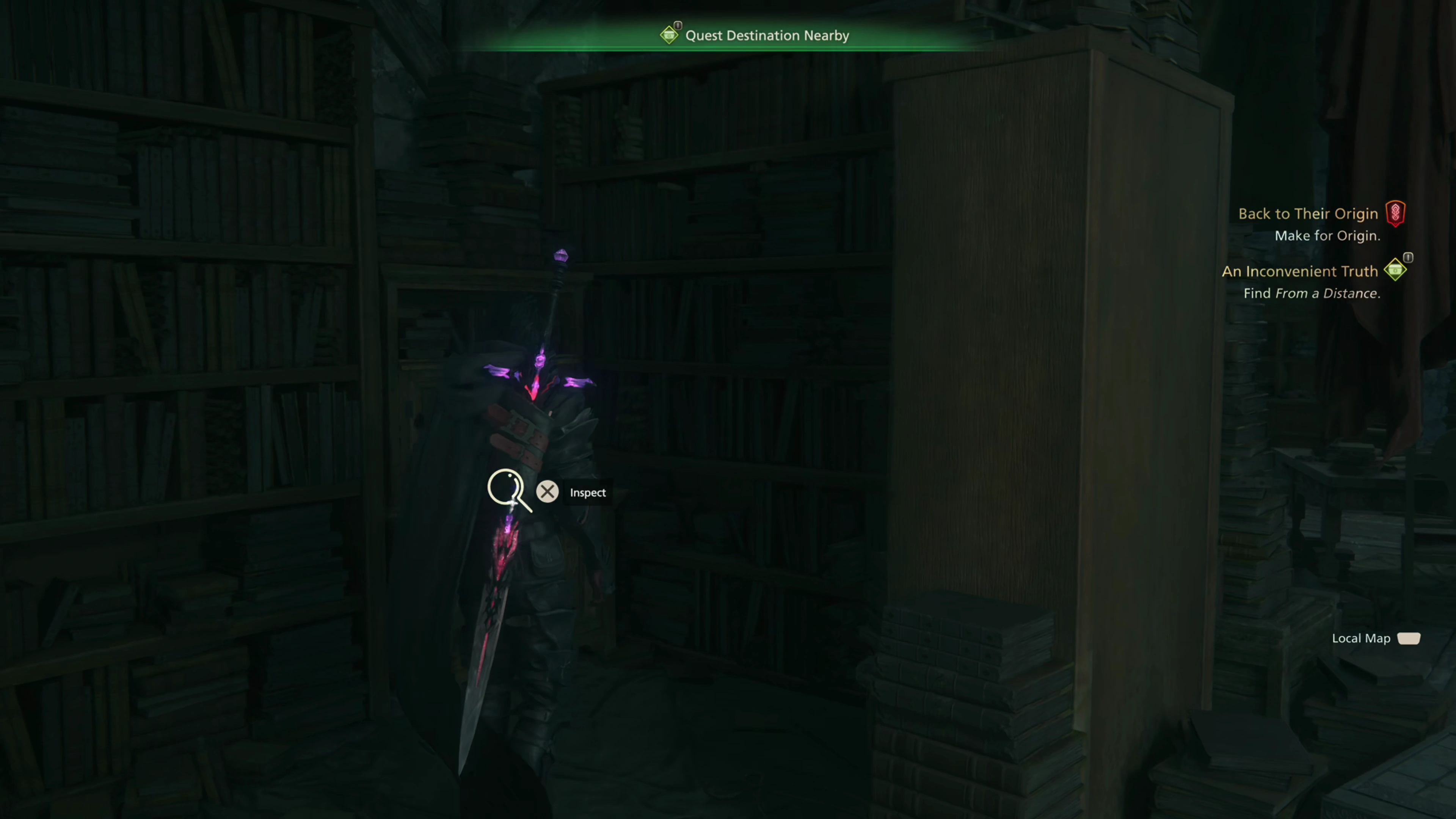The width and height of the screenshot is (1456, 819).
Task: Click the green side quest marker icon
Action: tap(1395, 270)
